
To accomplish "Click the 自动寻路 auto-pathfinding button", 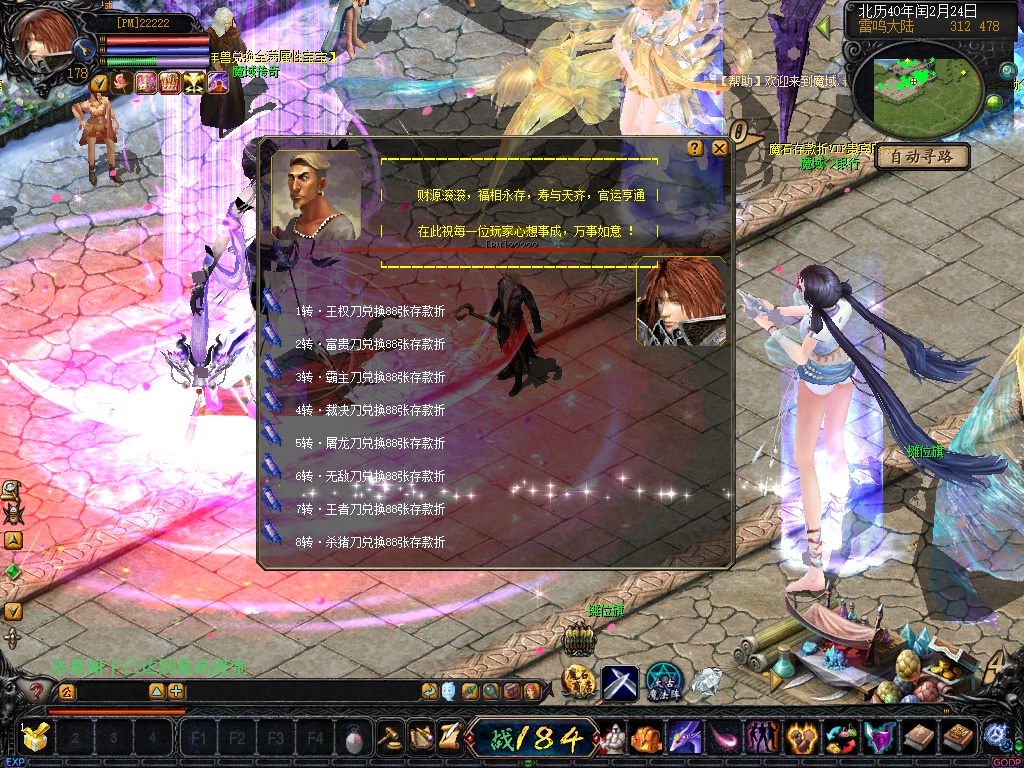I will (x=922, y=157).
